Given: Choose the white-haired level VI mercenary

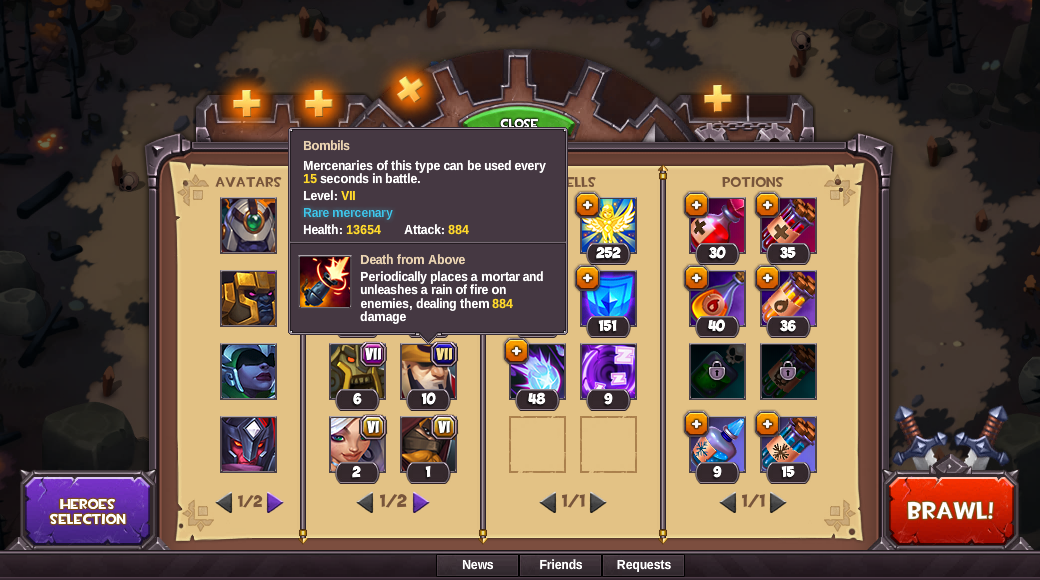Looking at the screenshot, I should click(357, 444).
